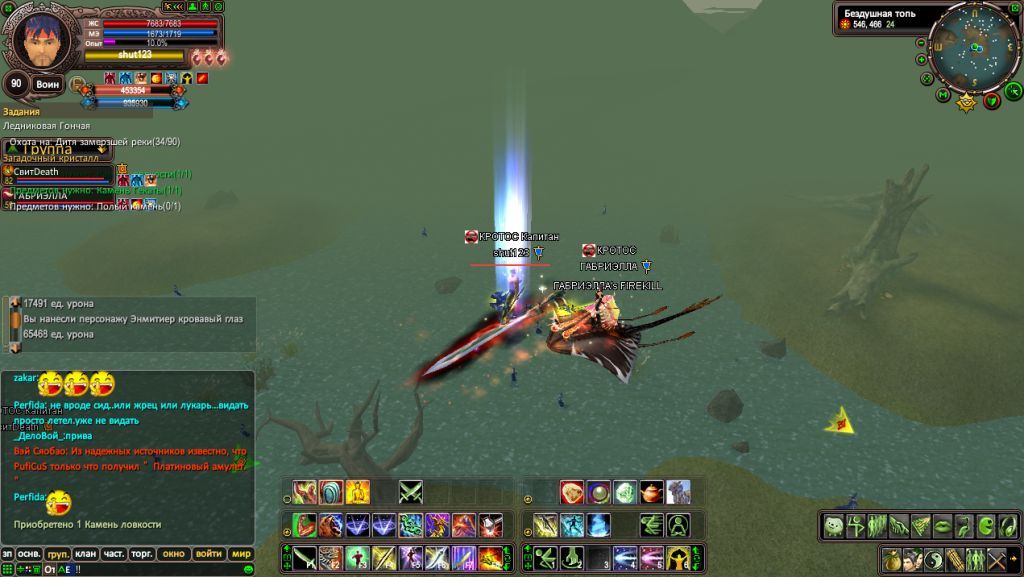Viewport: 1024px width, 577px height.
Task: Open the inventory bag icon
Action: (893, 559)
